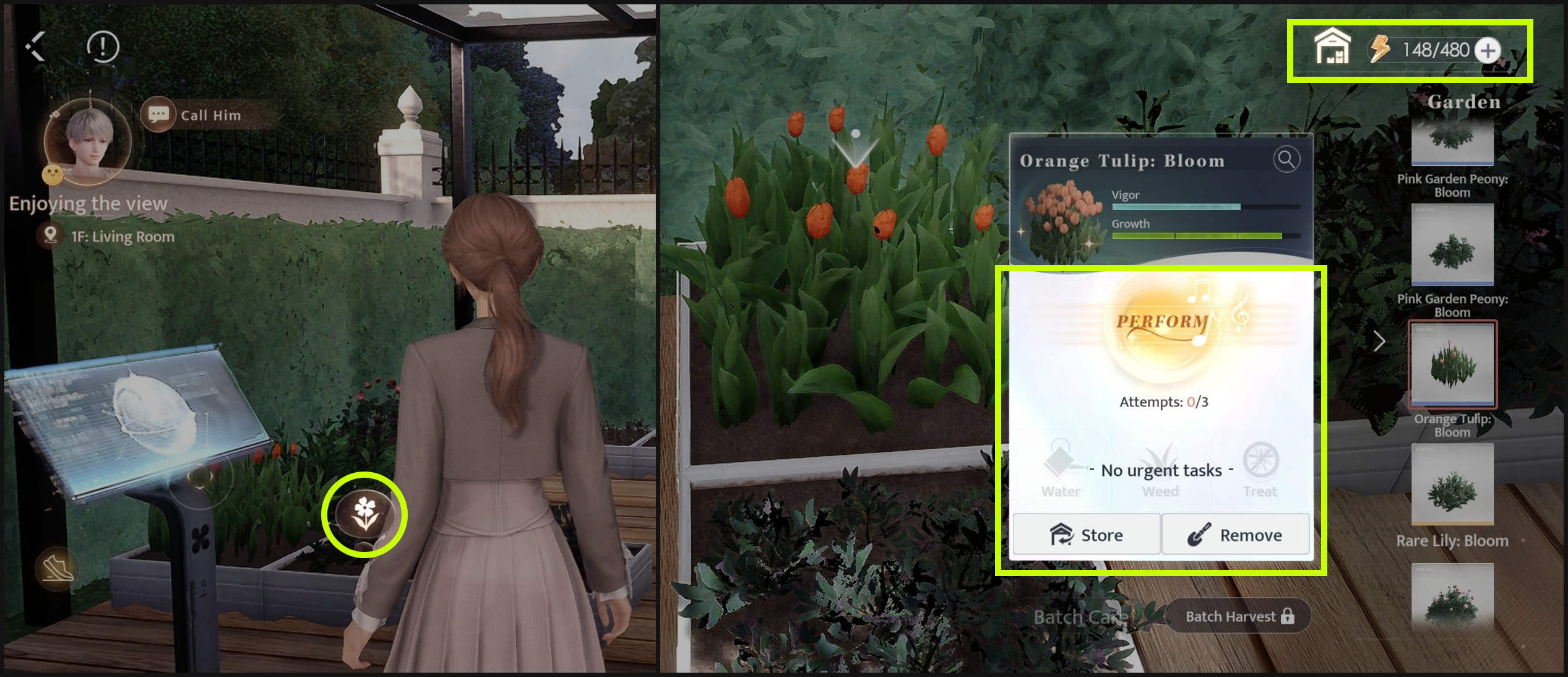This screenshot has height=677, width=1568.
Task: Inspect Orange Tulip with magnifier icon
Action: click(1286, 160)
